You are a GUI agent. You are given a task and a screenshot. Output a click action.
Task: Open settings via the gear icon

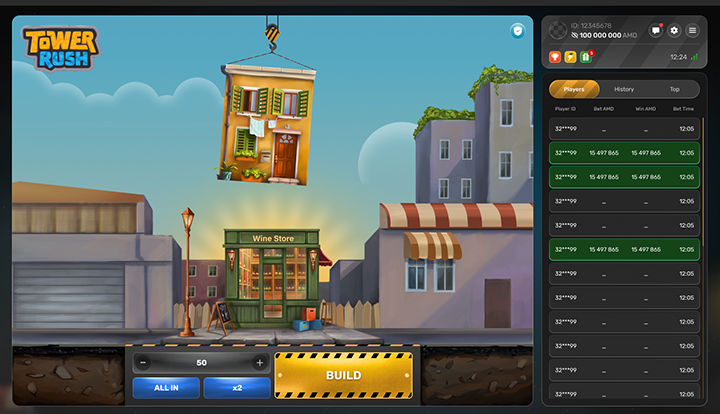click(674, 31)
